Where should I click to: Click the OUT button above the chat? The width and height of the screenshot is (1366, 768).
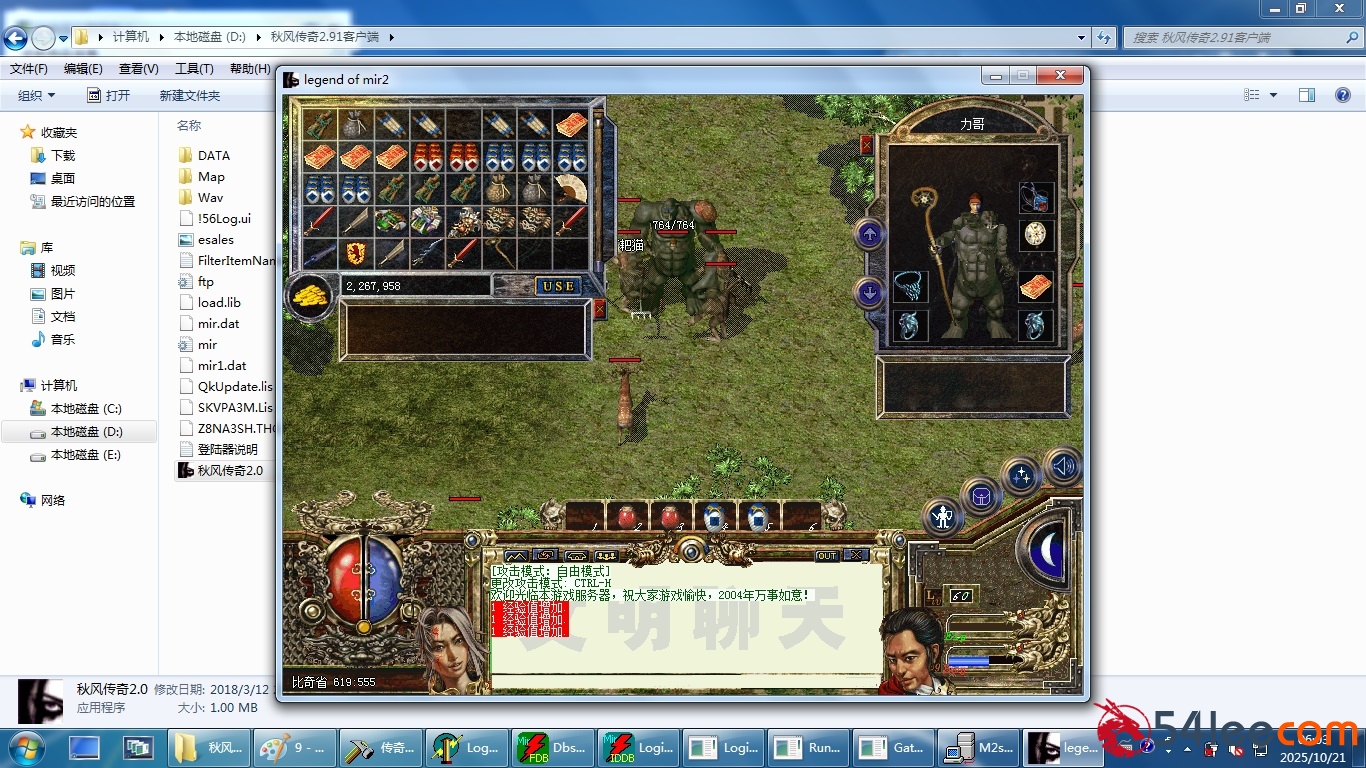827,556
